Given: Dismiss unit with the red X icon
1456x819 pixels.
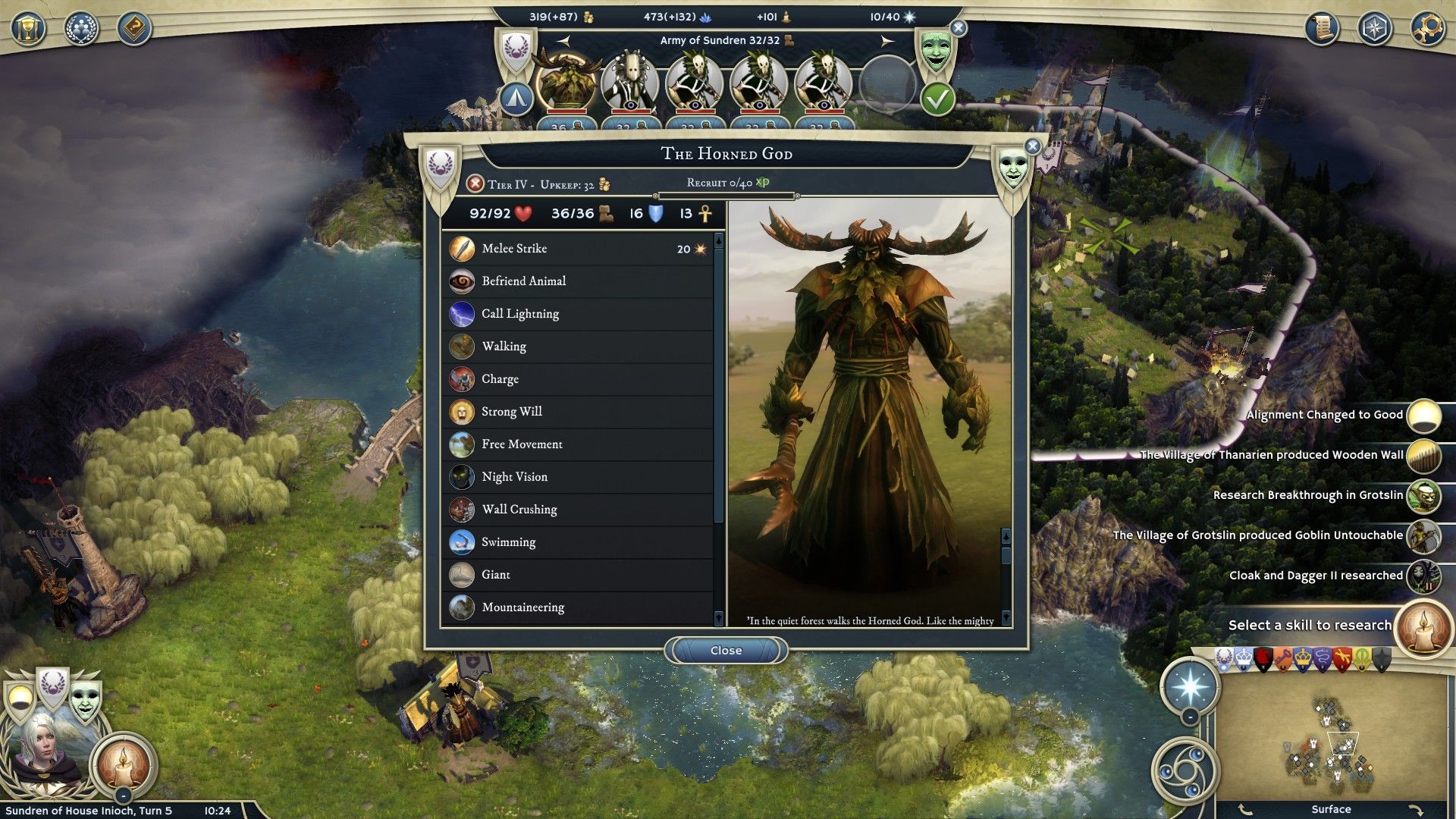Looking at the screenshot, I should [x=475, y=184].
